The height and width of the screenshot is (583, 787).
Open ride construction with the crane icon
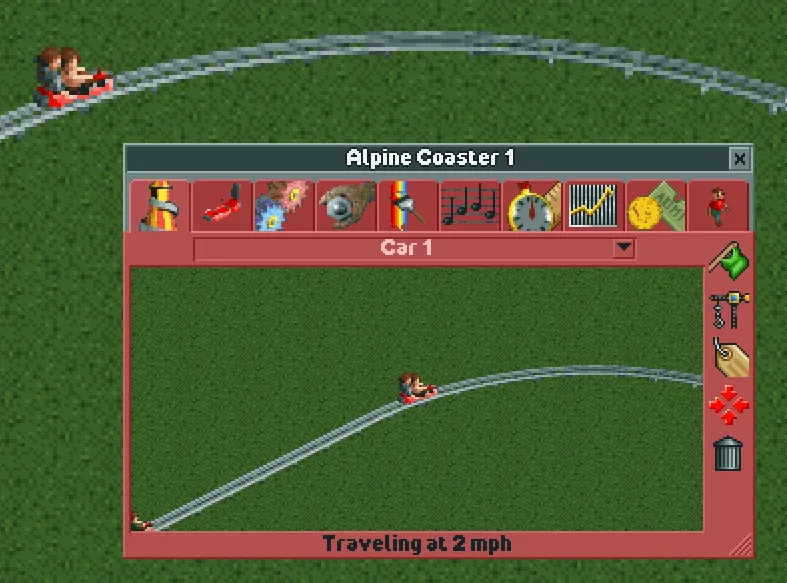729,308
